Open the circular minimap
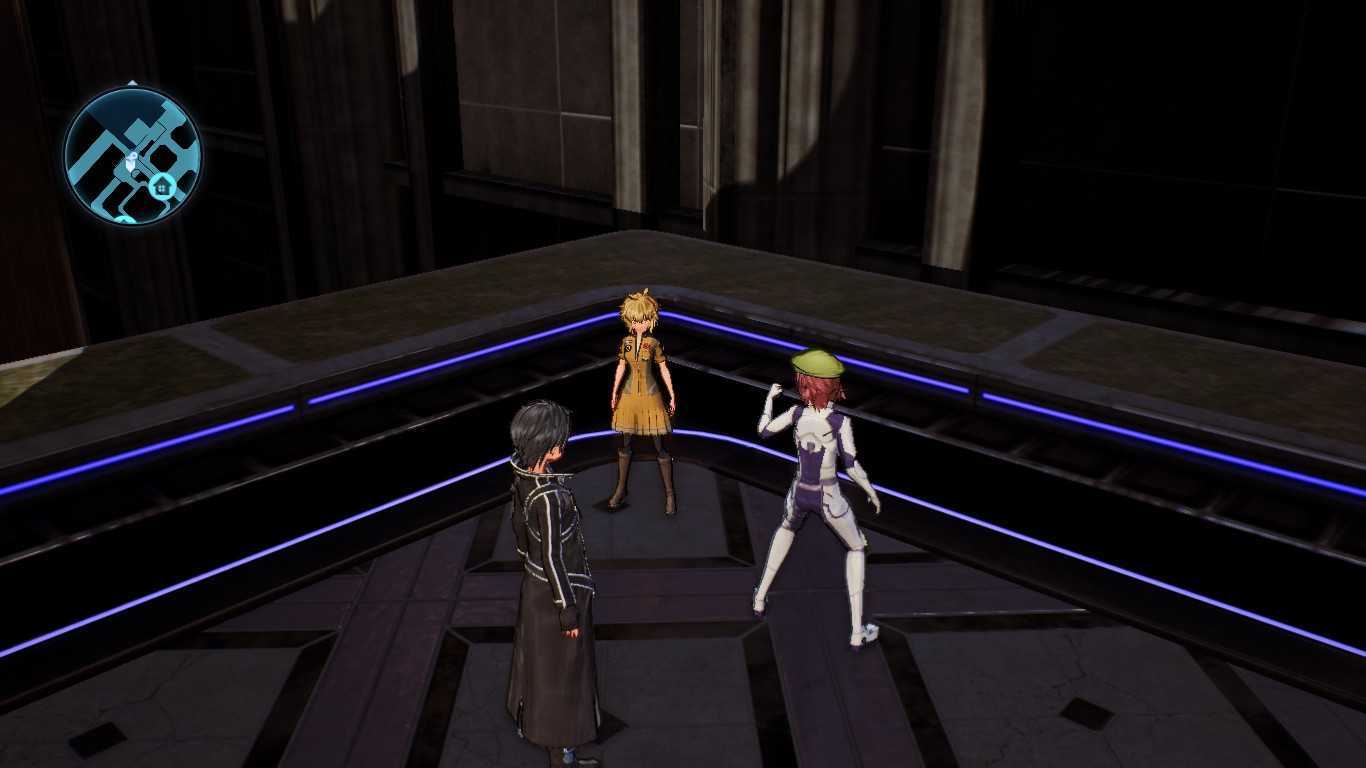This screenshot has width=1366, height=768. pos(132,155)
